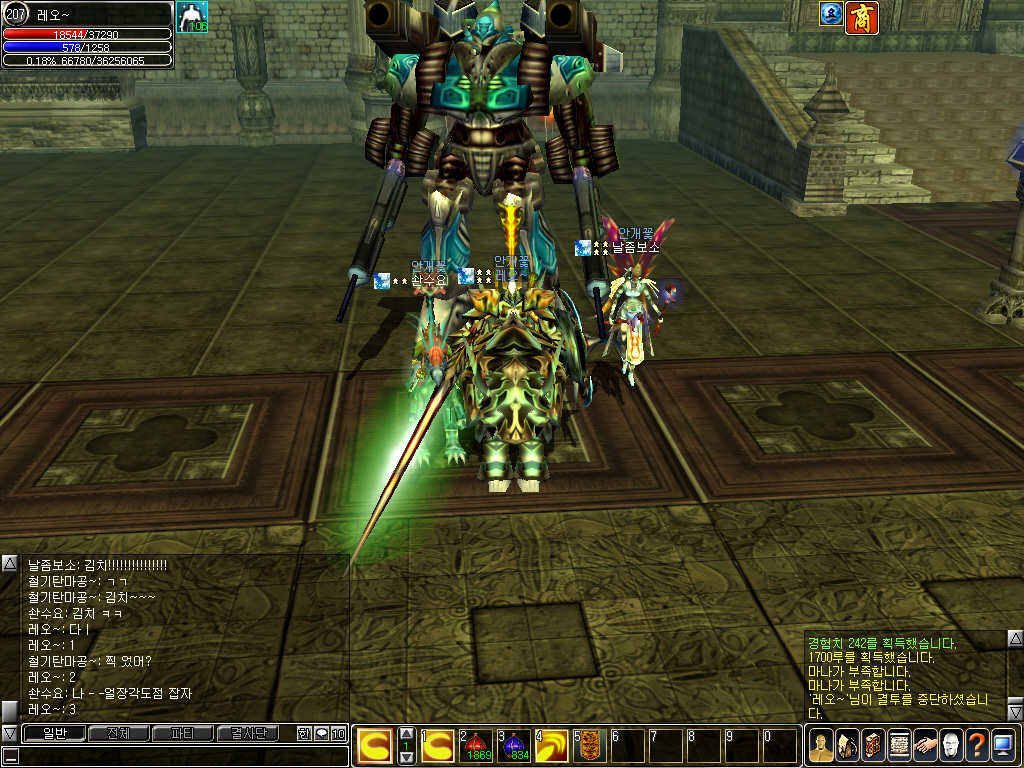Image resolution: width=1024 pixels, height=768 pixels.
Task: Activate the yellow slash skill in slot 4
Action: coord(552,745)
